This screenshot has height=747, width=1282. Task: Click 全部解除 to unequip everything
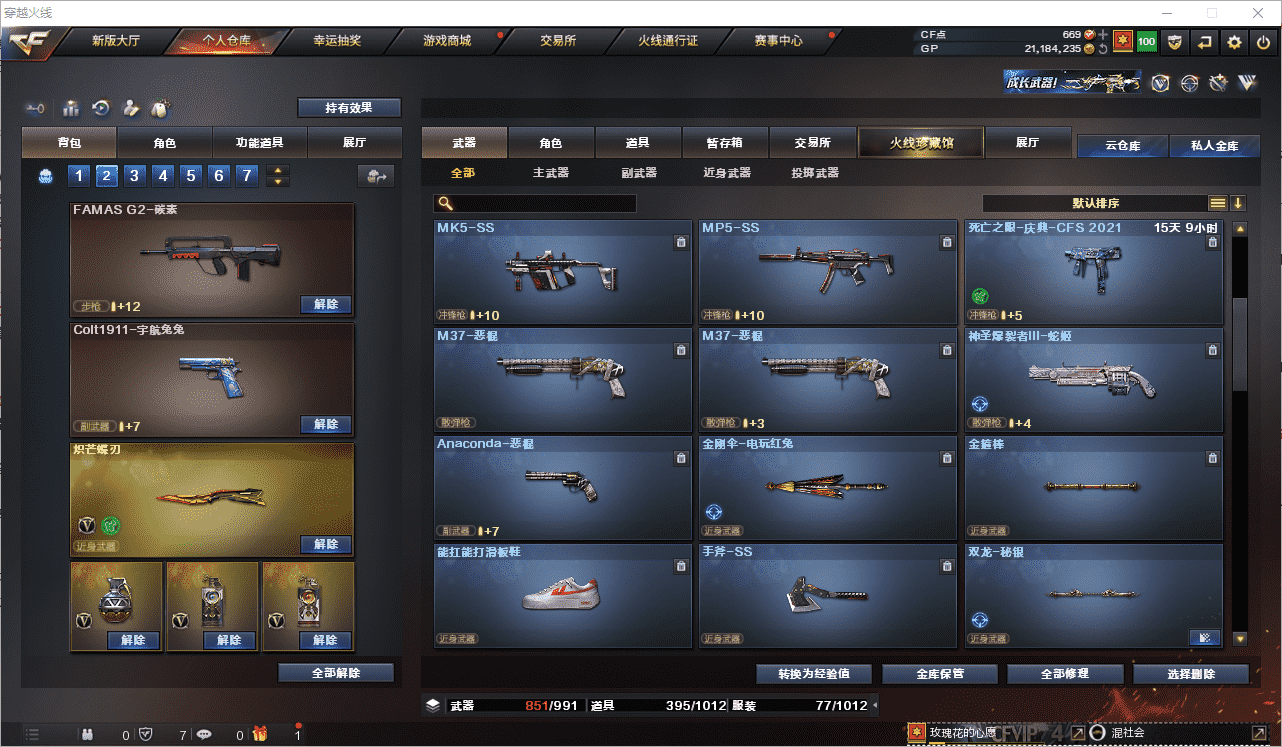(x=336, y=673)
